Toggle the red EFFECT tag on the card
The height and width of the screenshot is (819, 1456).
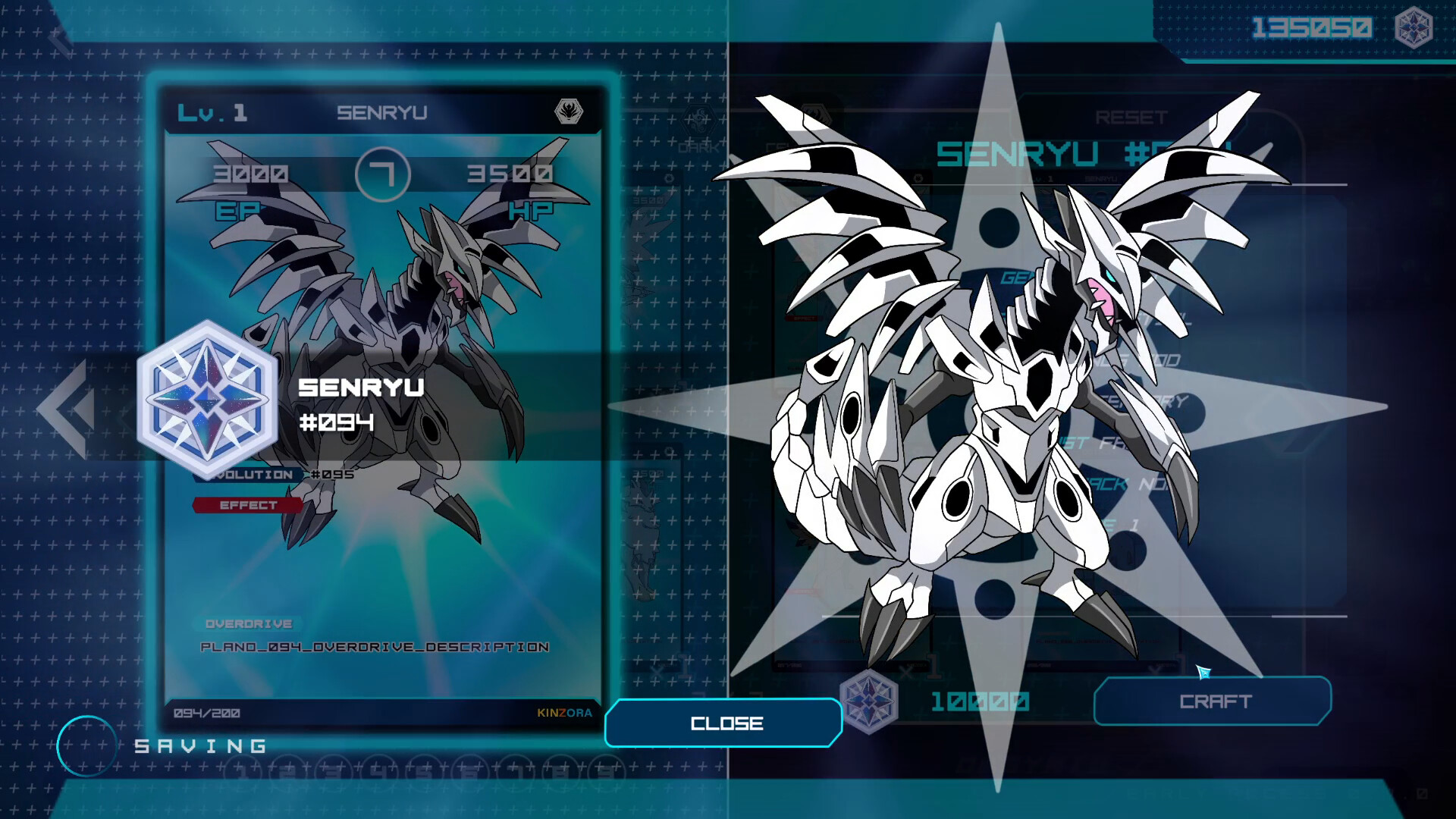248,505
